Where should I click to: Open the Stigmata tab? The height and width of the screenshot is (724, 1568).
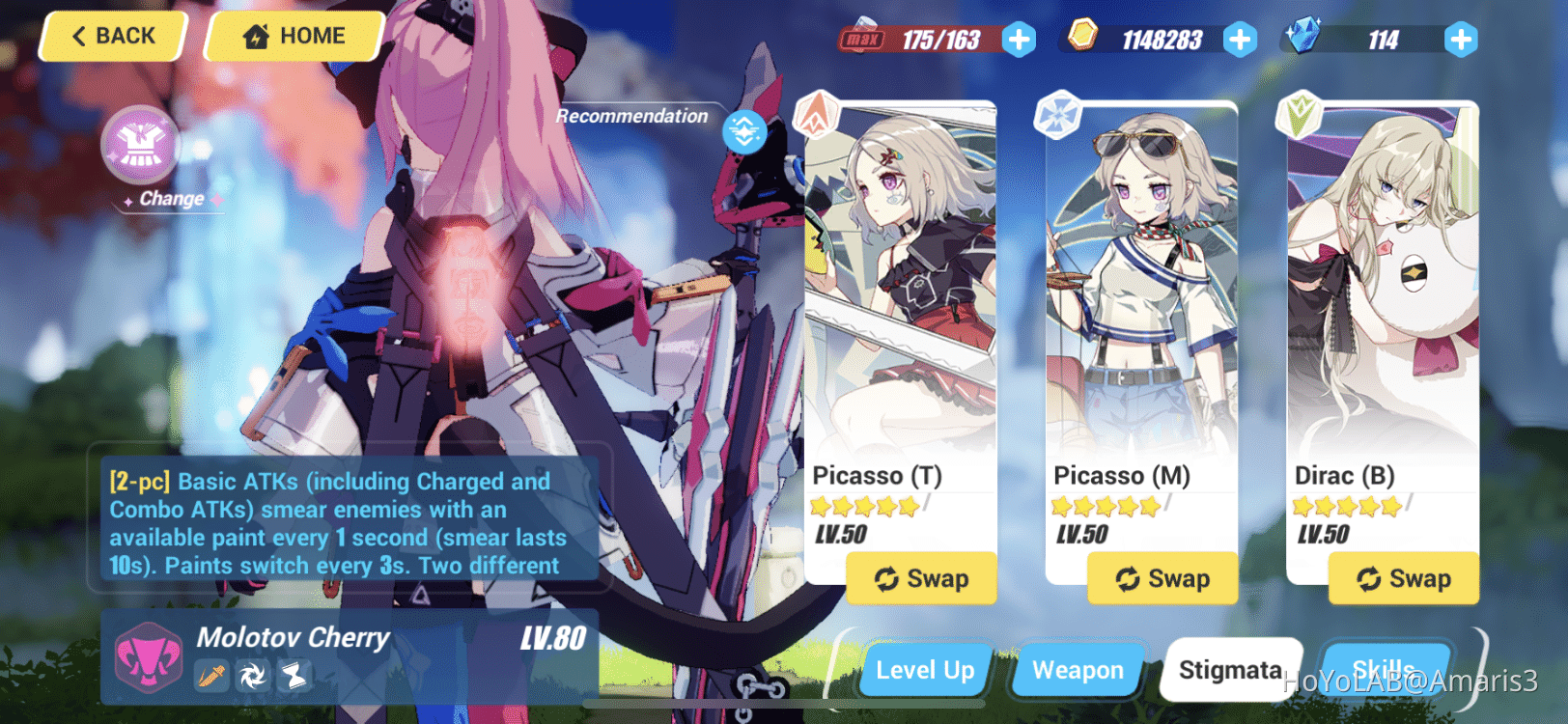click(x=1231, y=669)
